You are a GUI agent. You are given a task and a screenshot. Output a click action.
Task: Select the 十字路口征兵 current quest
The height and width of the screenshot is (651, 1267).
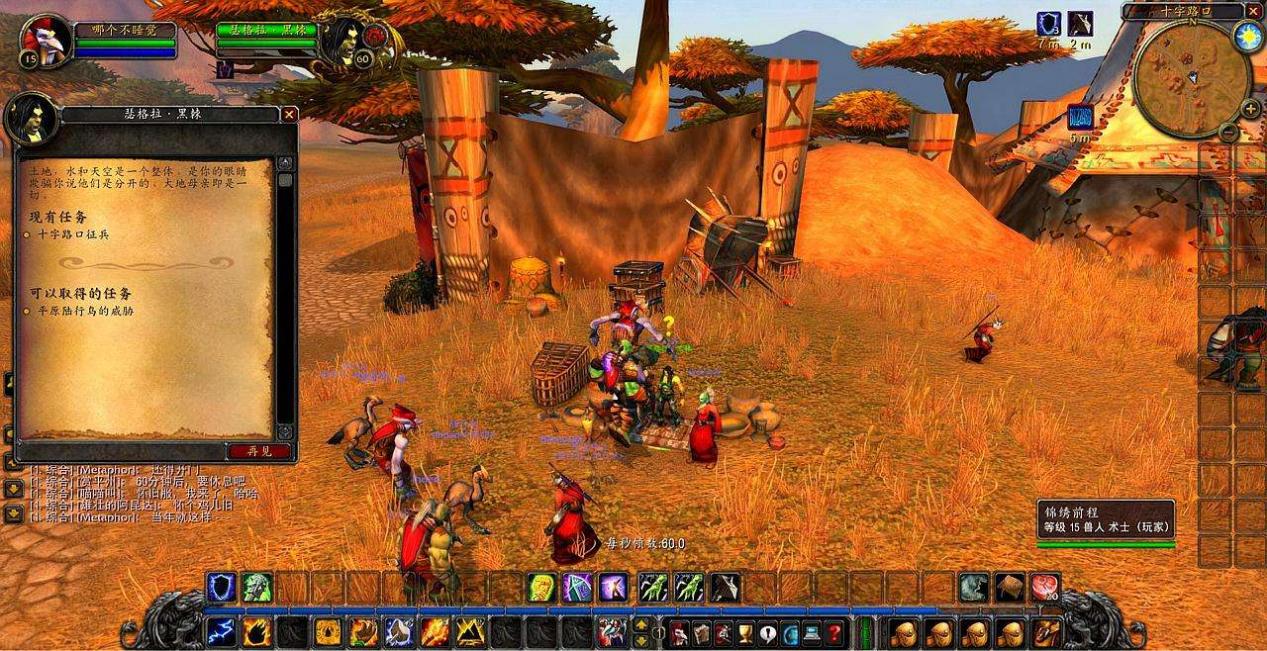point(75,234)
